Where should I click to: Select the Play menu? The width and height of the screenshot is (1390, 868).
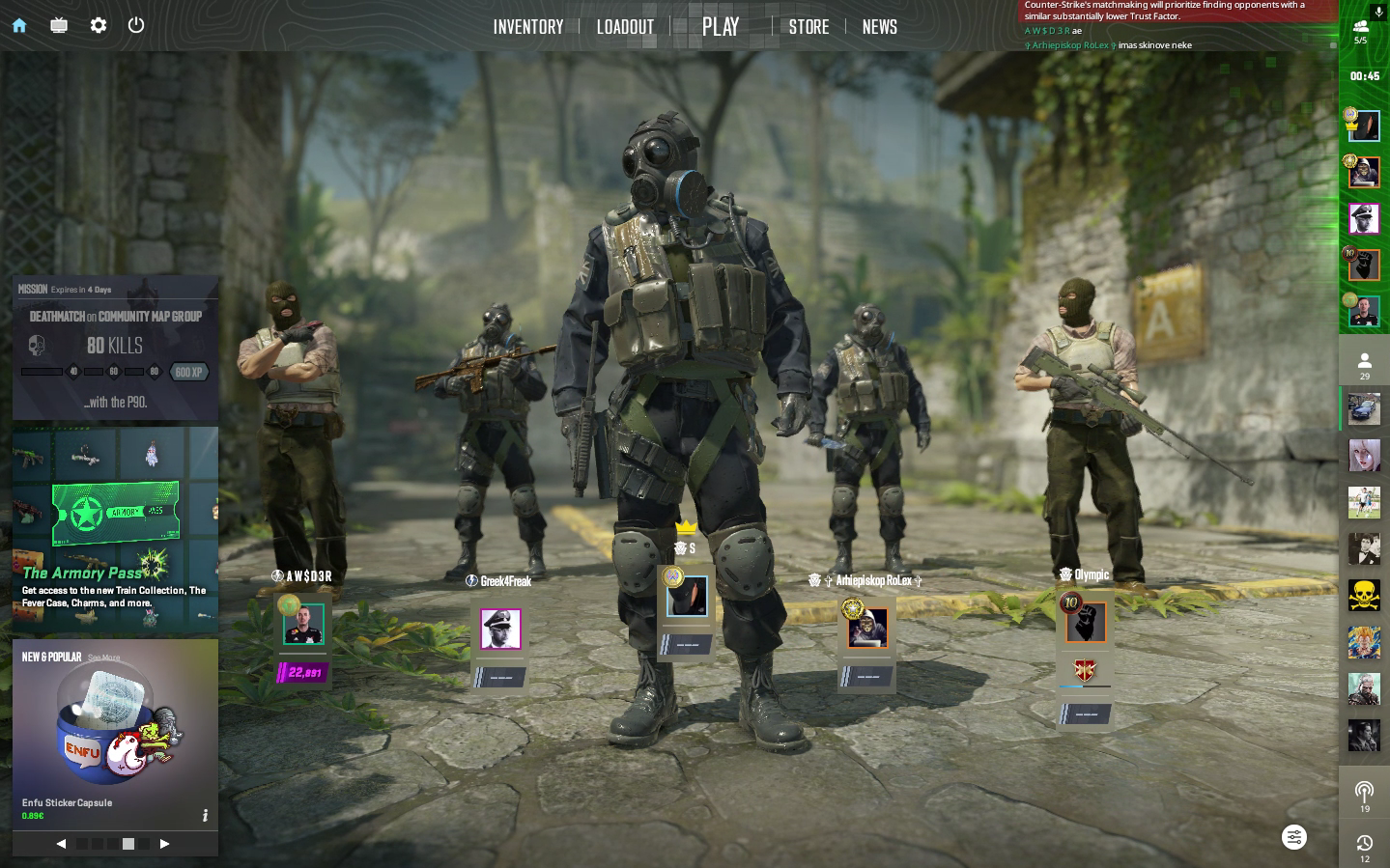click(x=721, y=27)
